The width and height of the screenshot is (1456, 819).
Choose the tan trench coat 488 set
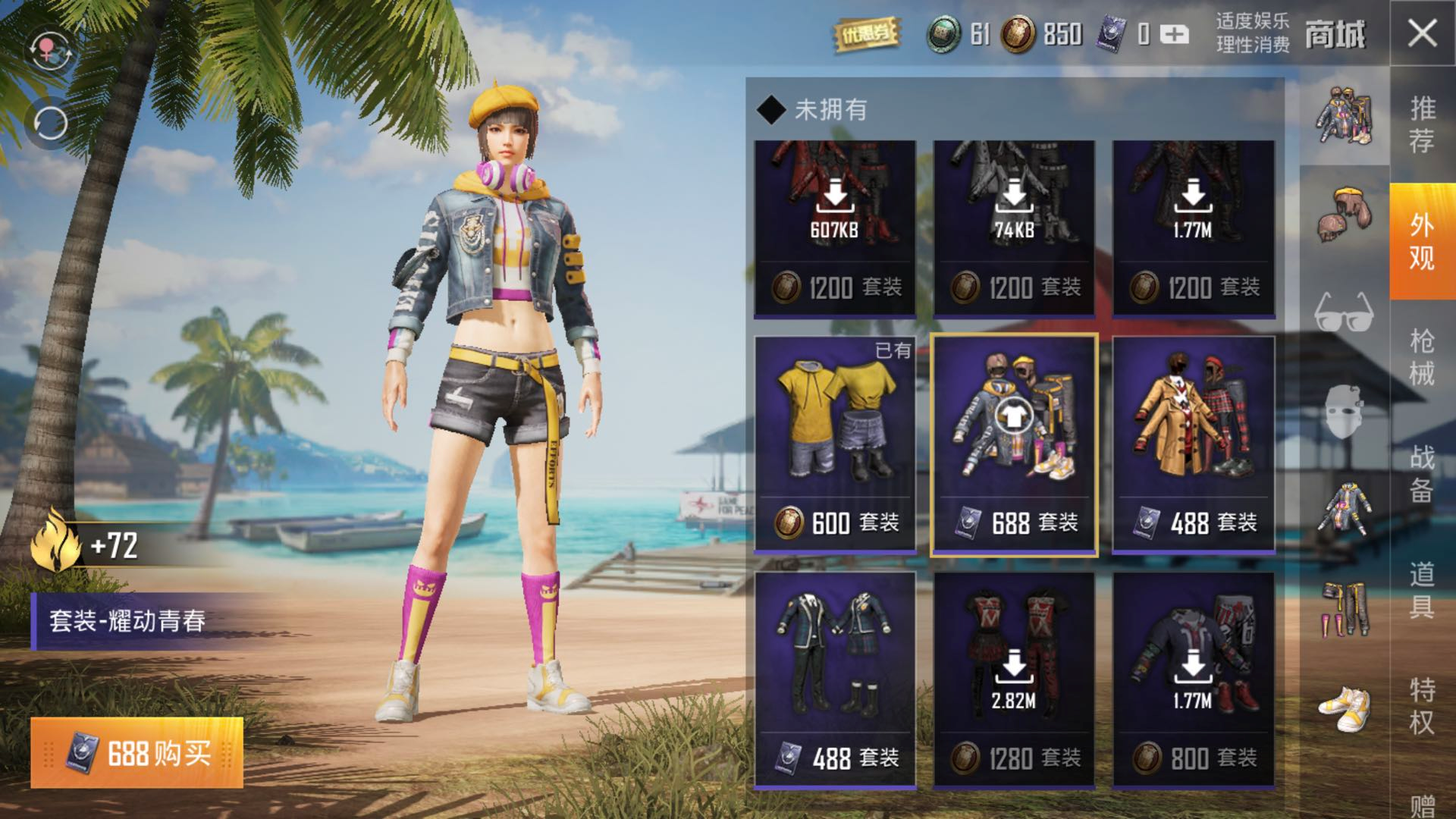tap(1194, 444)
